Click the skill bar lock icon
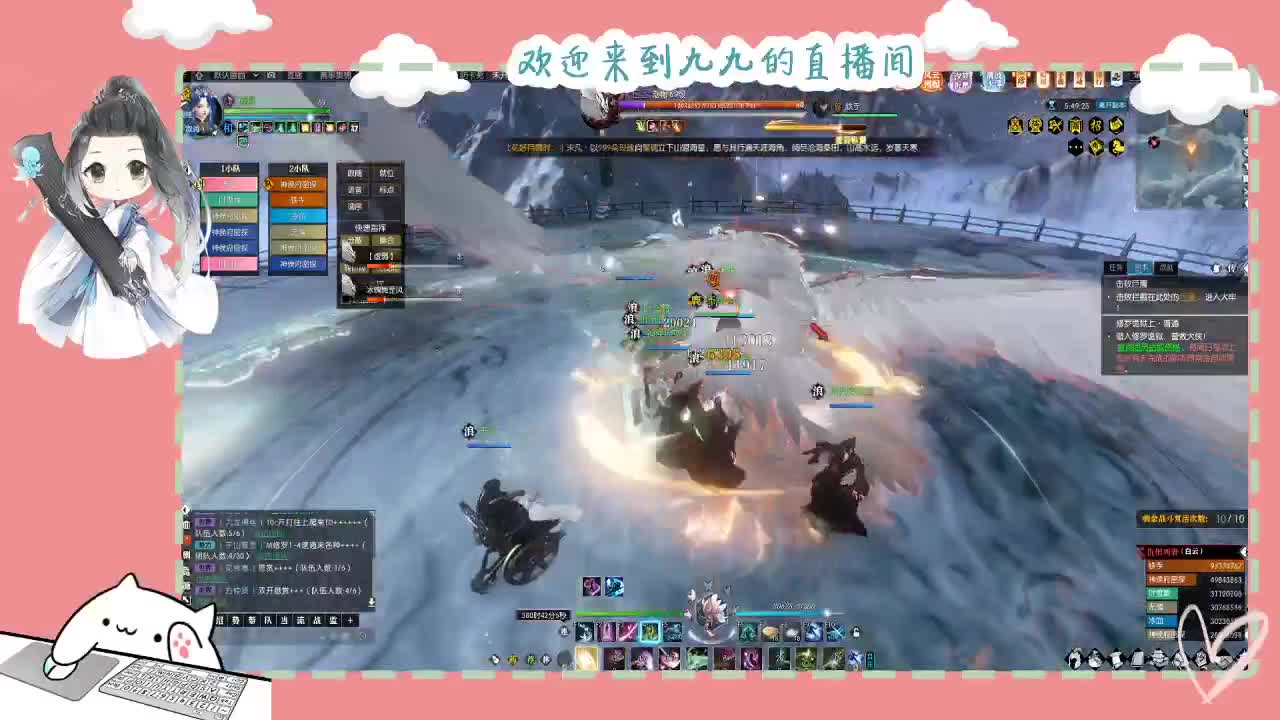Image resolution: width=1280 pixels, height=720 pixels. pos(855,632)
